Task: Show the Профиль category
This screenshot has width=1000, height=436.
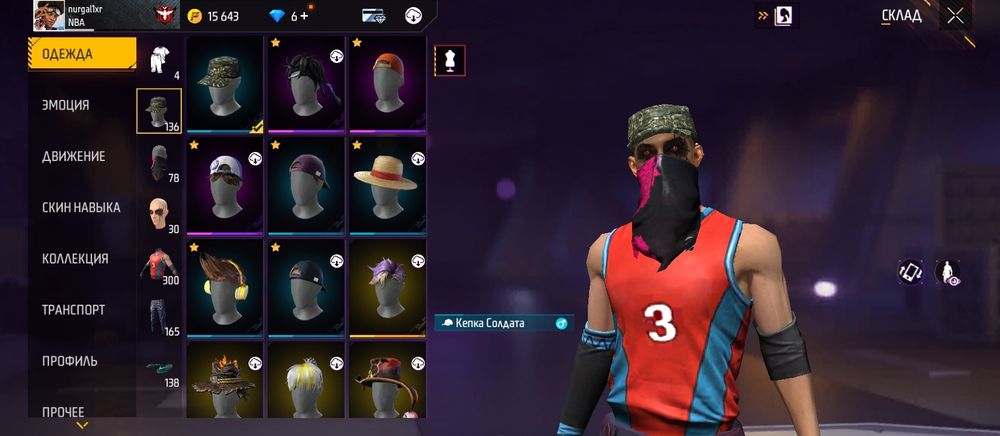Action: [x=70, y=361]
